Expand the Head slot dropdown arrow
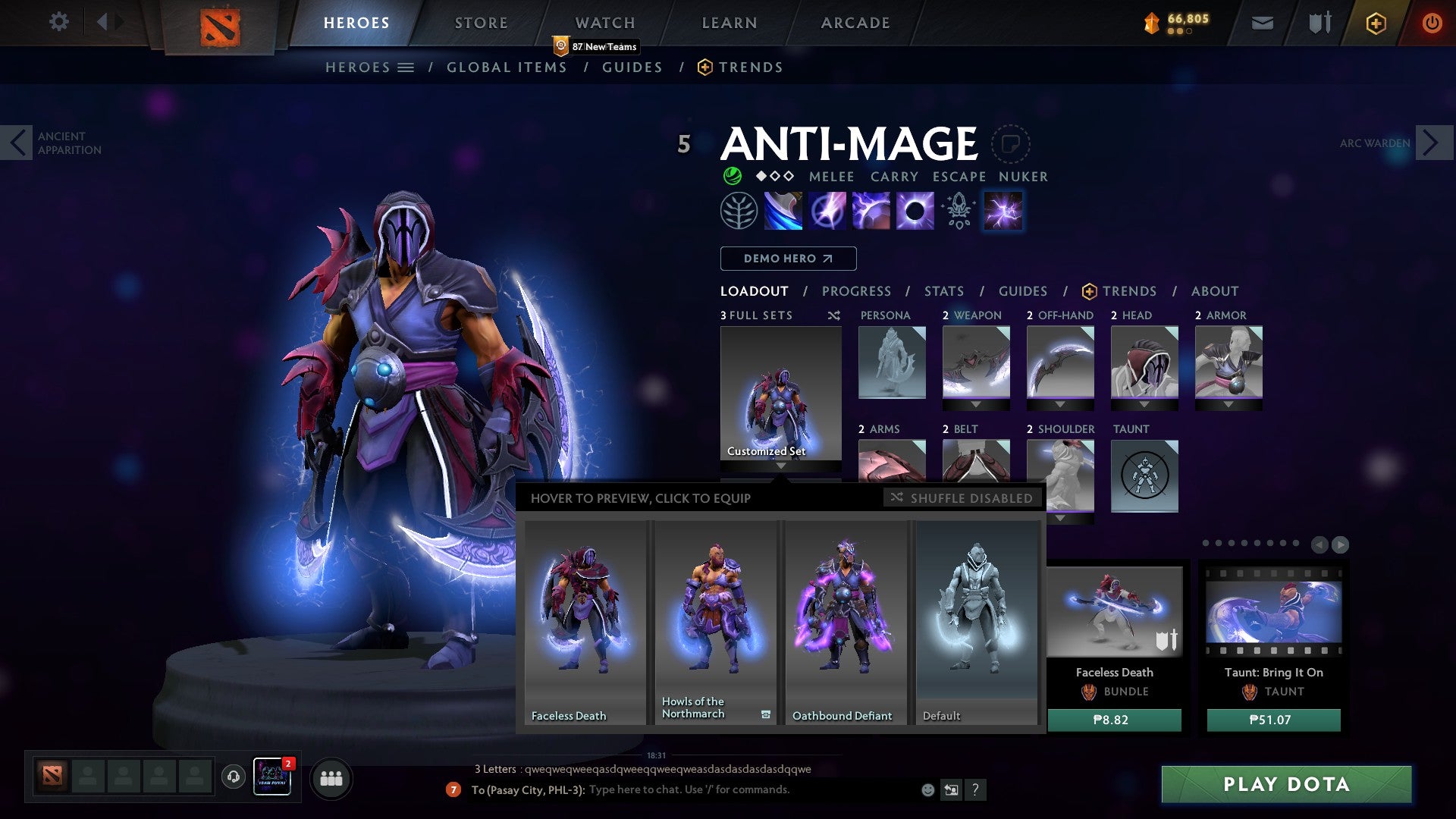Image resolution: width=1456 pixels, height=819 pixels. point(1144,404)
